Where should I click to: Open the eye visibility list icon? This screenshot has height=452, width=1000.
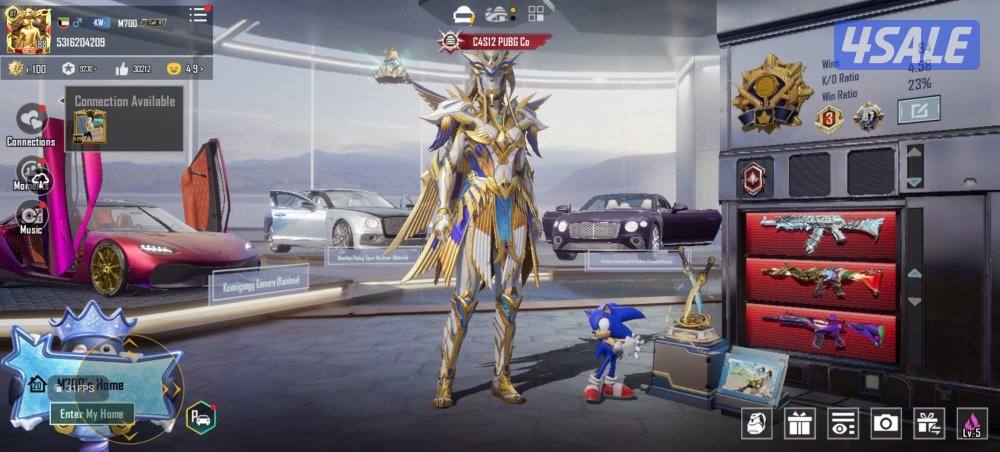pos(843,423)
